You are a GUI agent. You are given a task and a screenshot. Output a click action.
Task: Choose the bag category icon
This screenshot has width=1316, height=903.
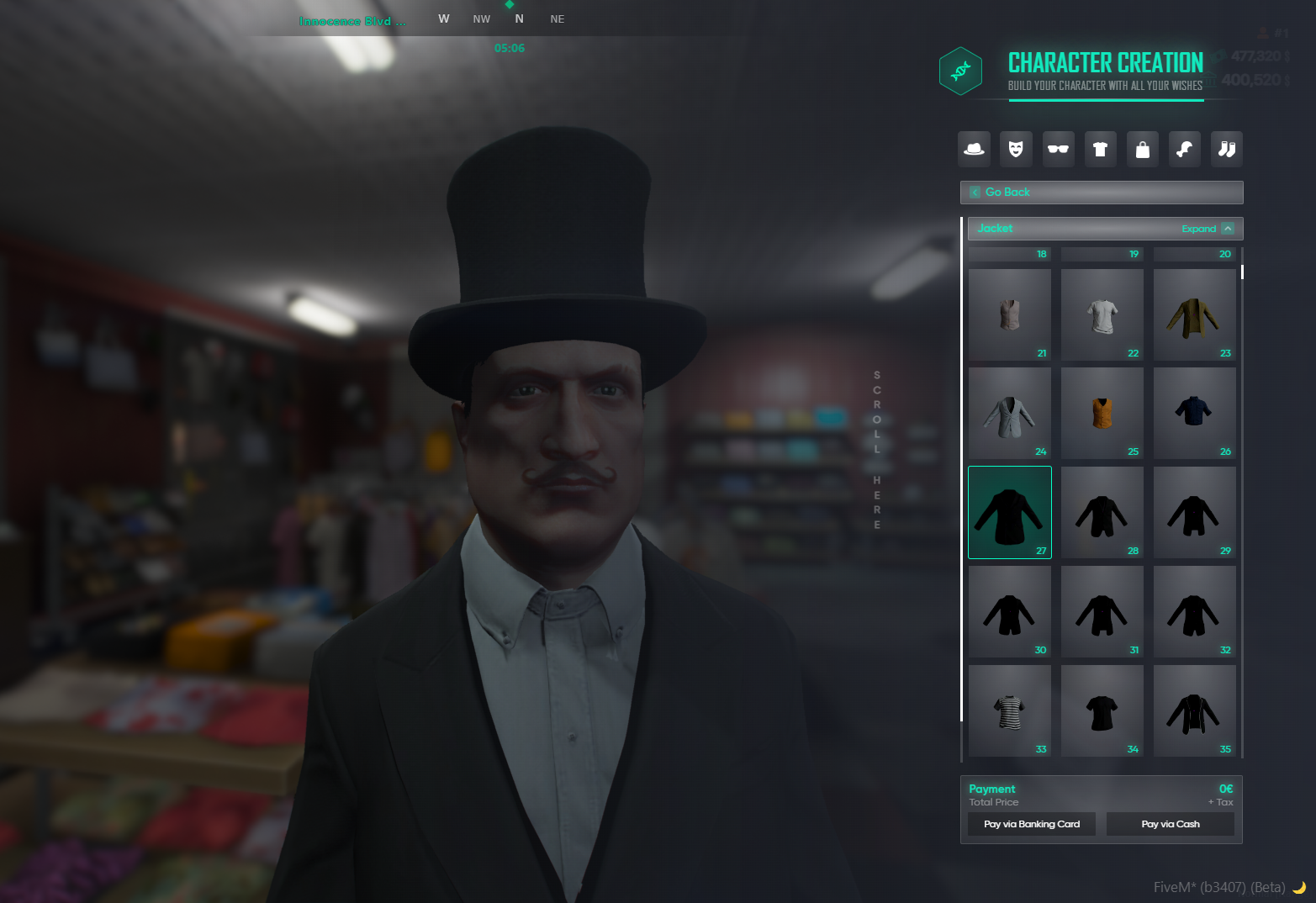tap(1142, 150)
